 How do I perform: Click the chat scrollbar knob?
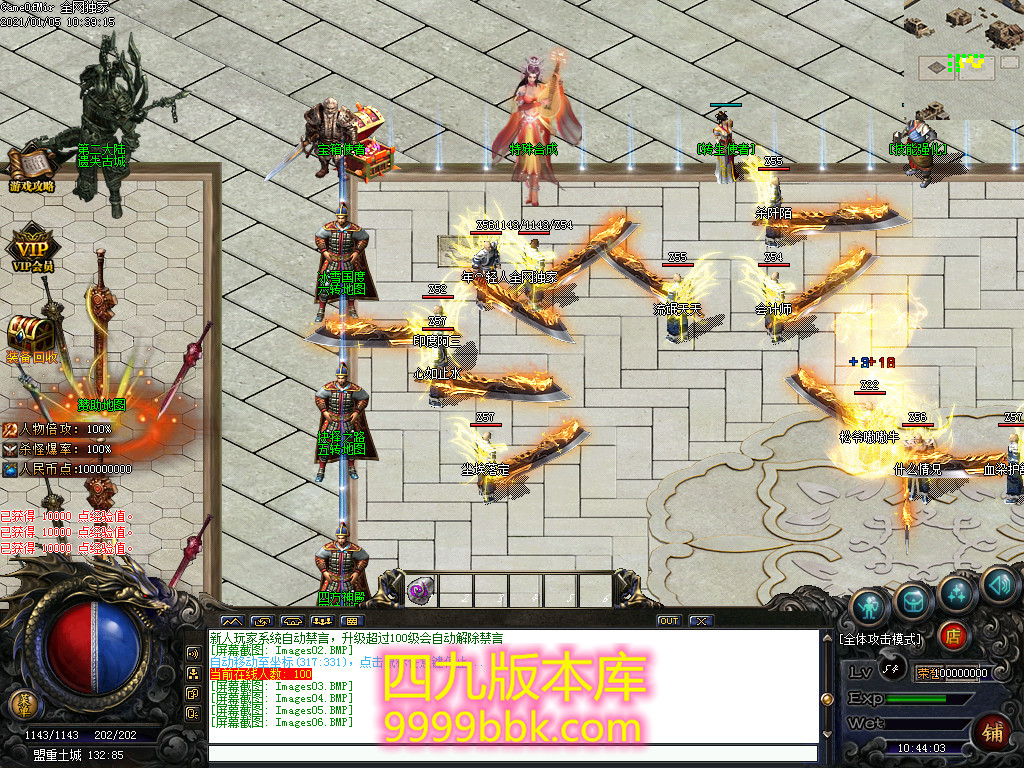[x=827, y=699]
